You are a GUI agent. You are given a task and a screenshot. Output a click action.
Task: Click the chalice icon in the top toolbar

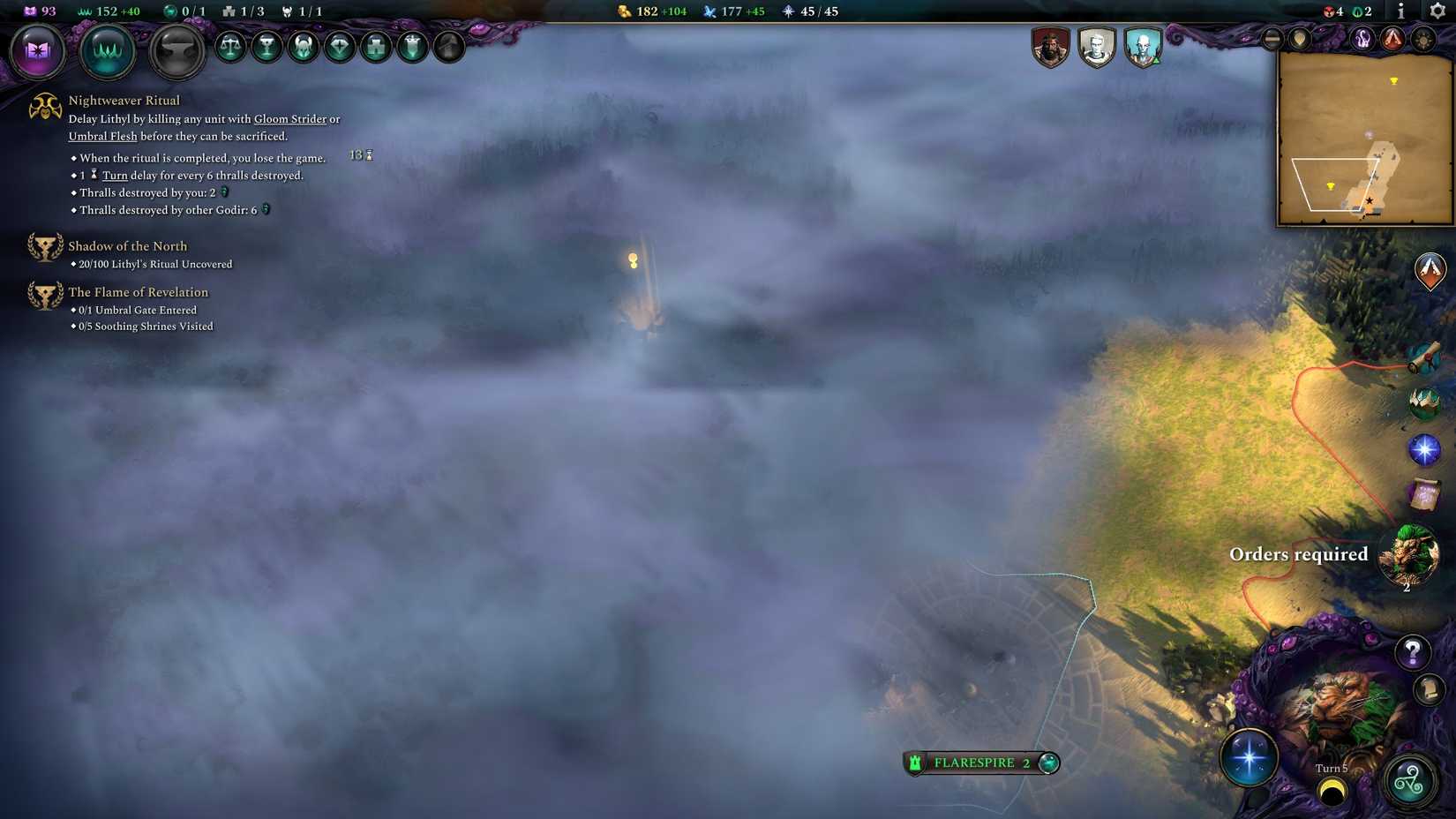(266, 48)
